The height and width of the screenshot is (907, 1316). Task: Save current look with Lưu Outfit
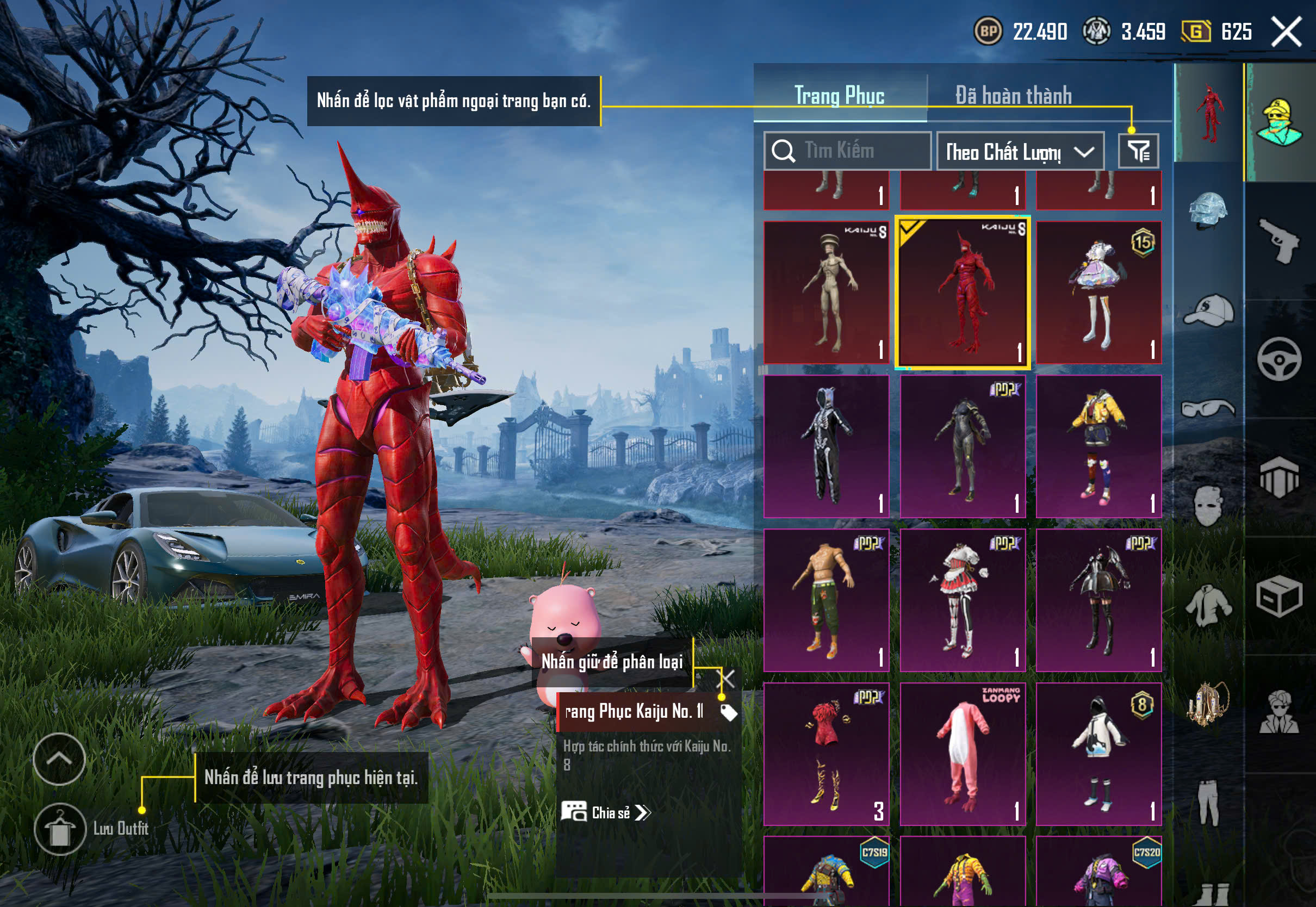click(x=60, y=829)
